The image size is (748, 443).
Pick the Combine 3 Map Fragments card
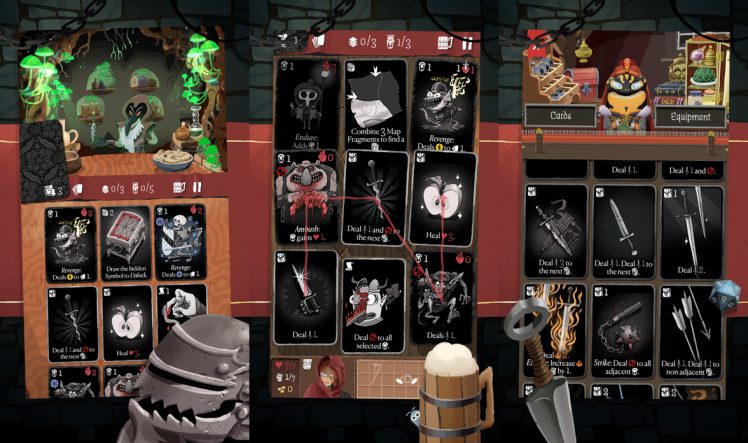click(375, 103)
